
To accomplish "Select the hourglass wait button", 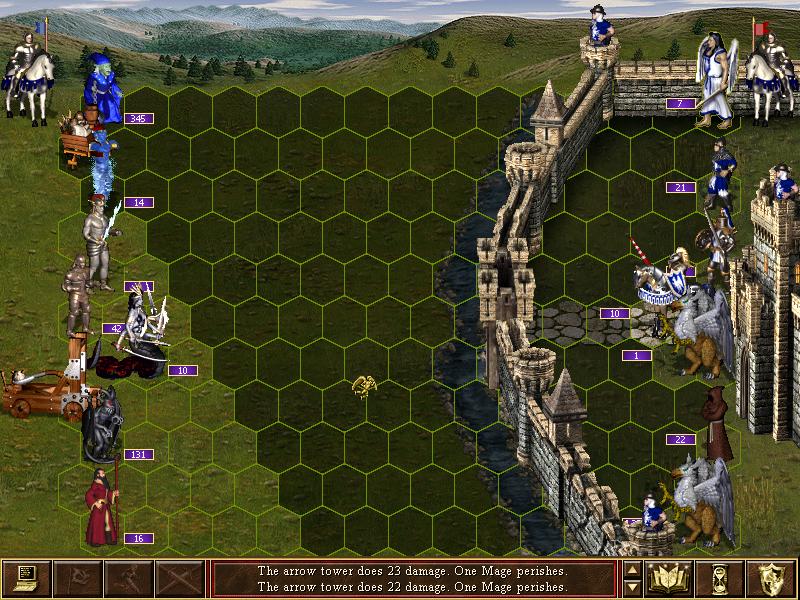I will pyautogui.click(x=720, y=578).
